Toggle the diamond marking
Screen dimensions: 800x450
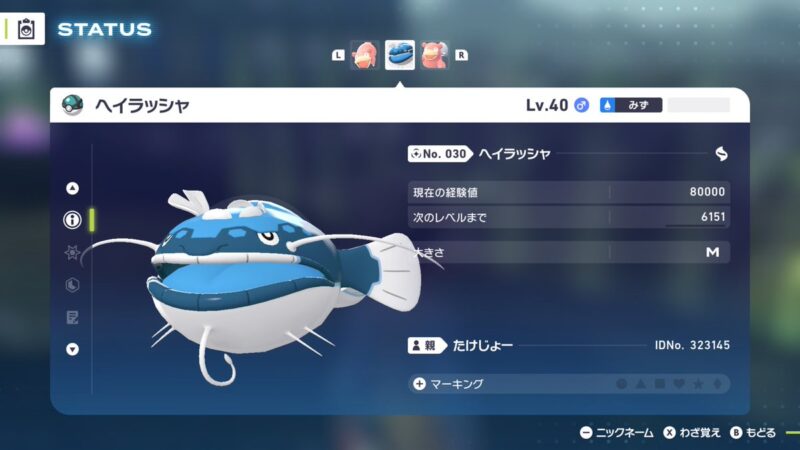pos(717,384)
